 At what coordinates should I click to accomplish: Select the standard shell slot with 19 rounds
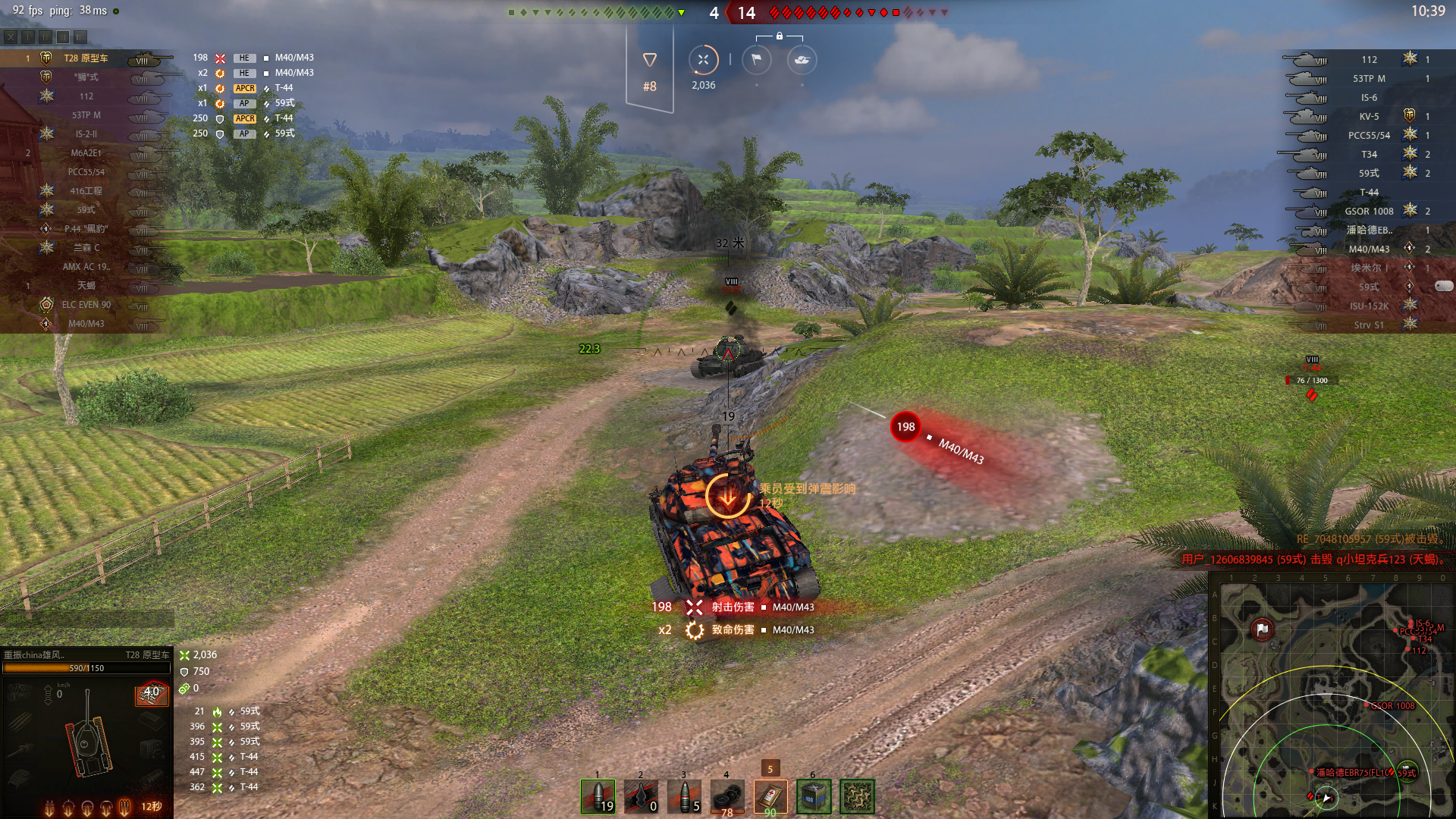598,796
